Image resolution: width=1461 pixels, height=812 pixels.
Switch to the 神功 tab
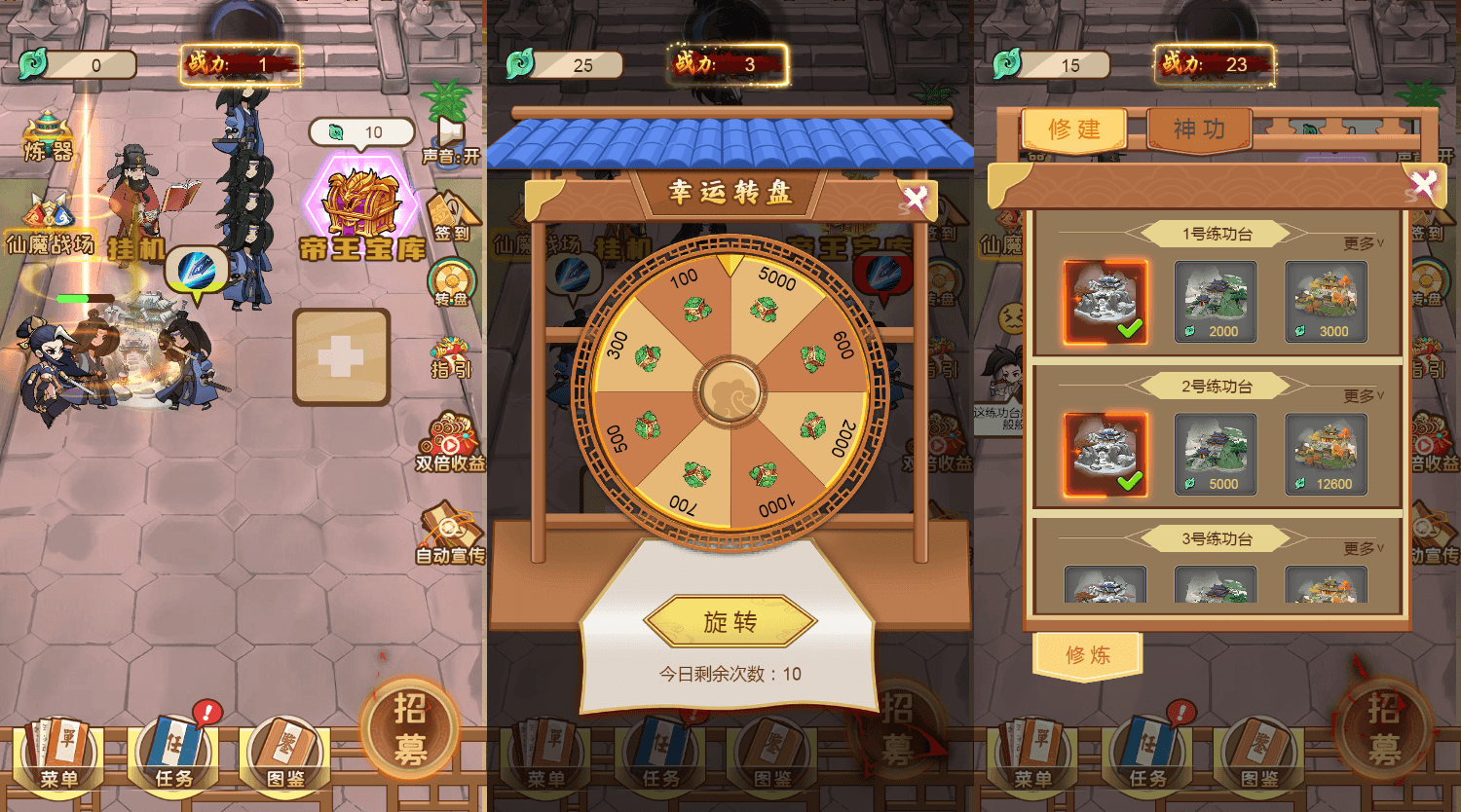tap(1198, 127)
